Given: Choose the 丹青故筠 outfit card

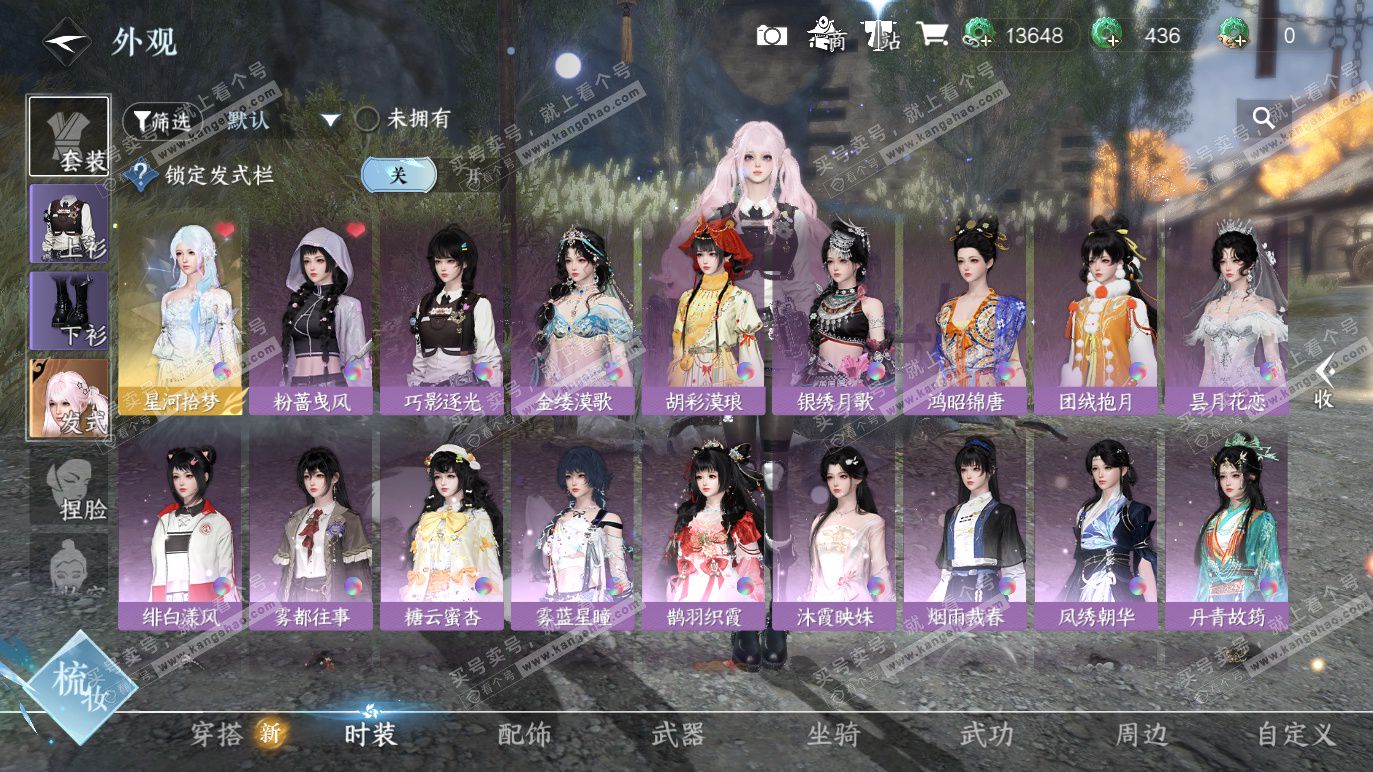Looking at the screenshot, I should [x=1226, y=532].
